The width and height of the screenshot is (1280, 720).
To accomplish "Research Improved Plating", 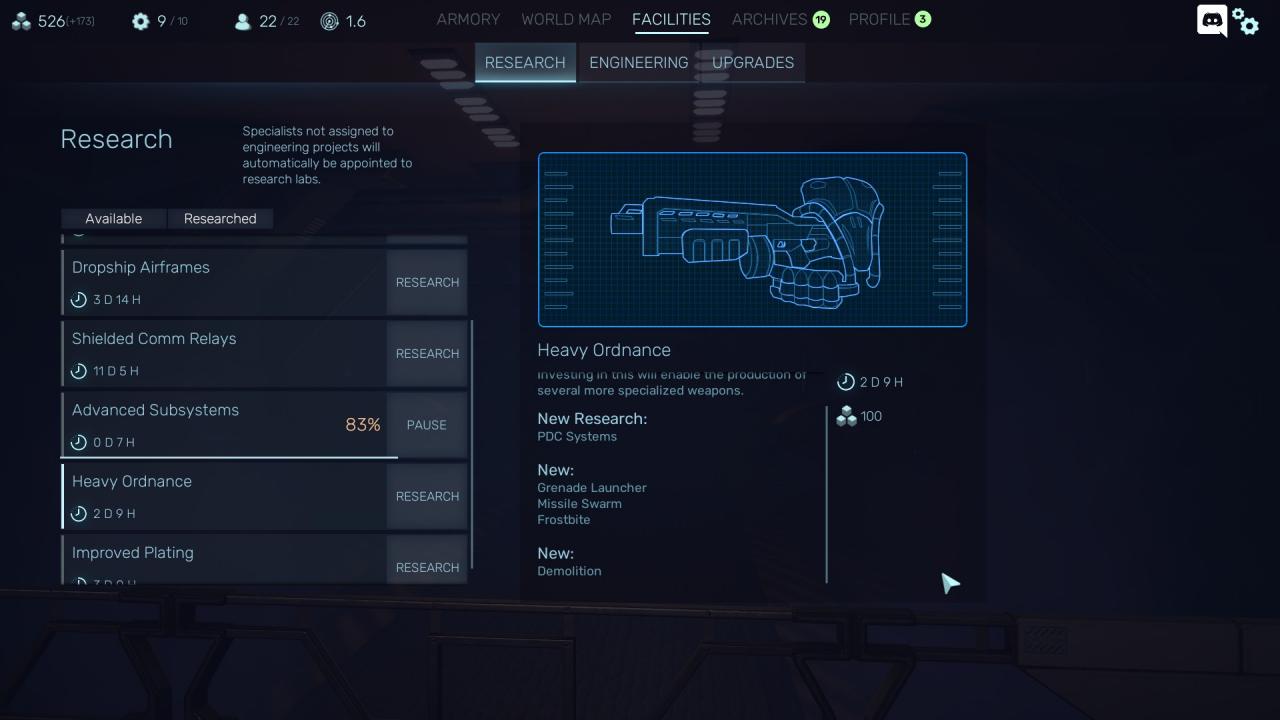I will [x=427, y=566].
